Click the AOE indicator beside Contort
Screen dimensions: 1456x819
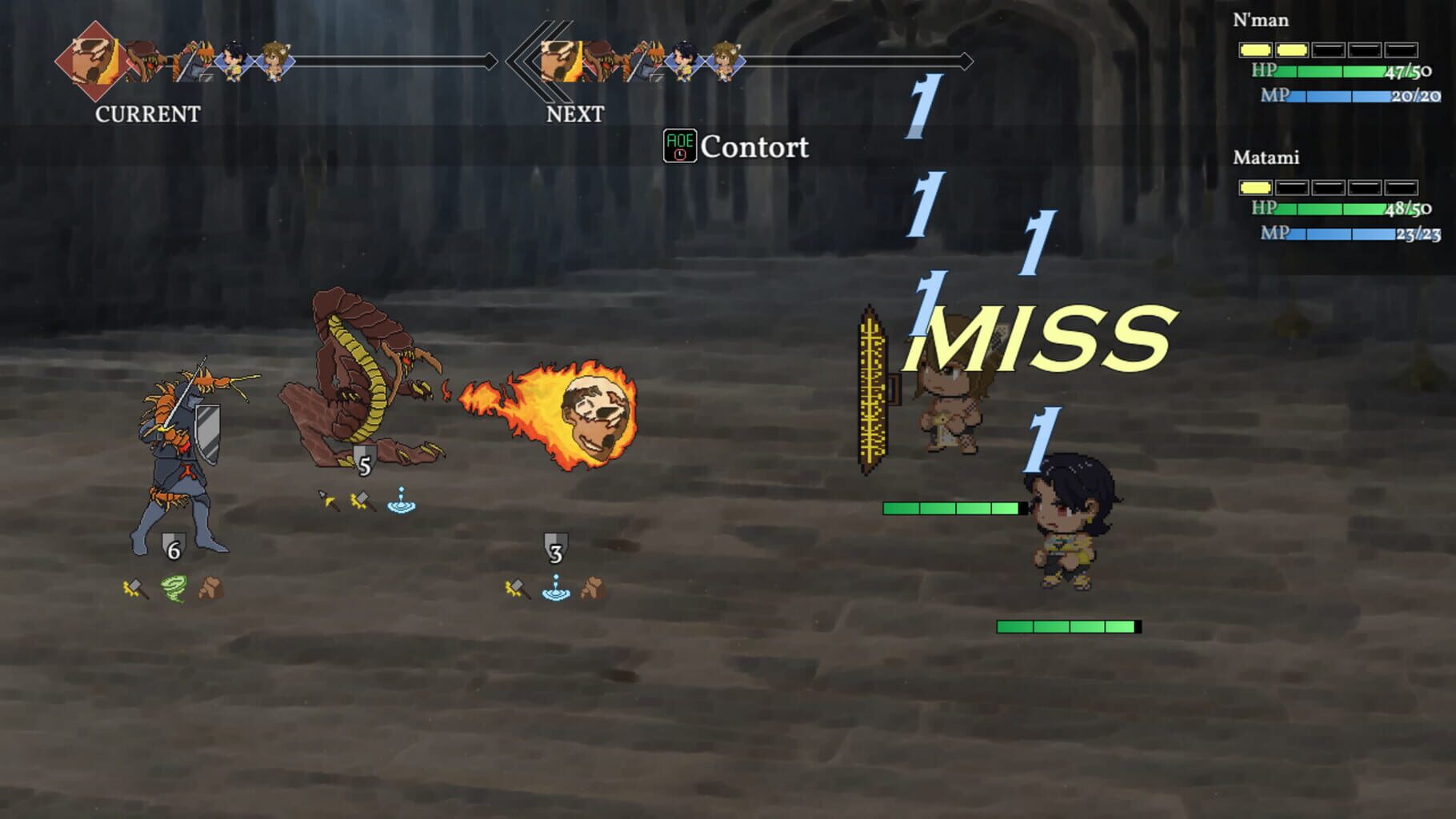680,146
